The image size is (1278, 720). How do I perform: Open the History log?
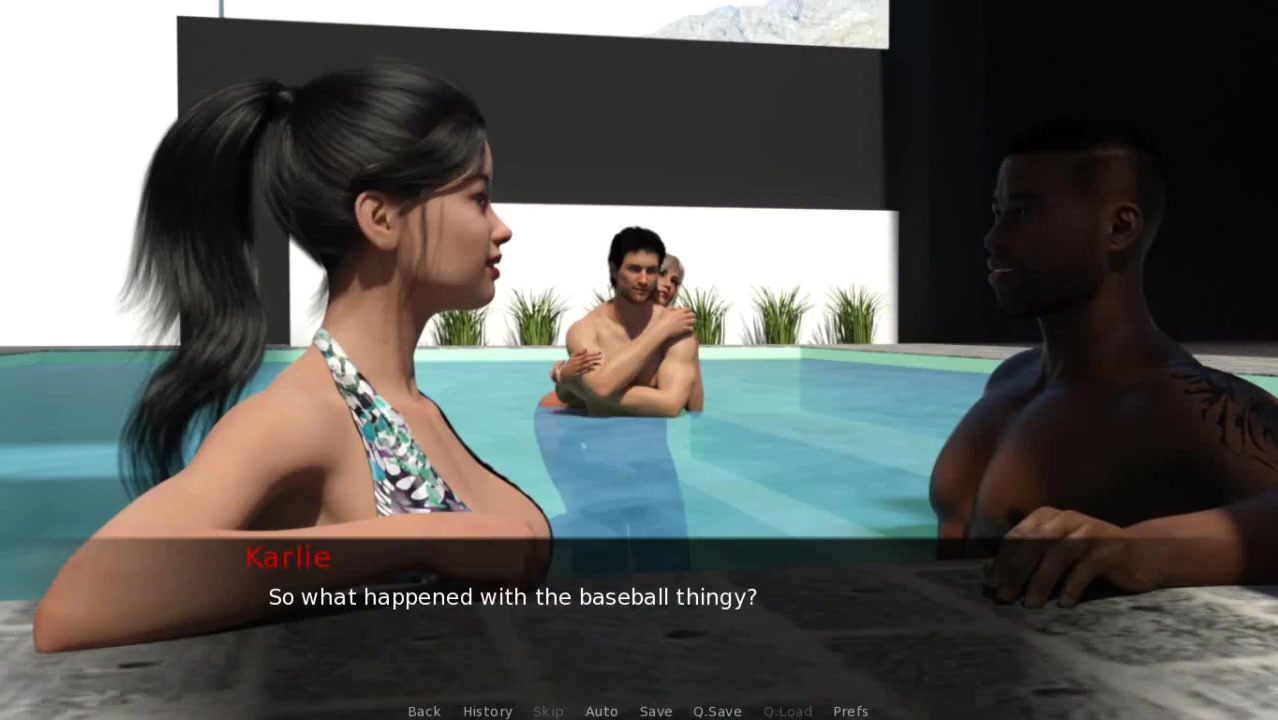(x=487, y=711)
